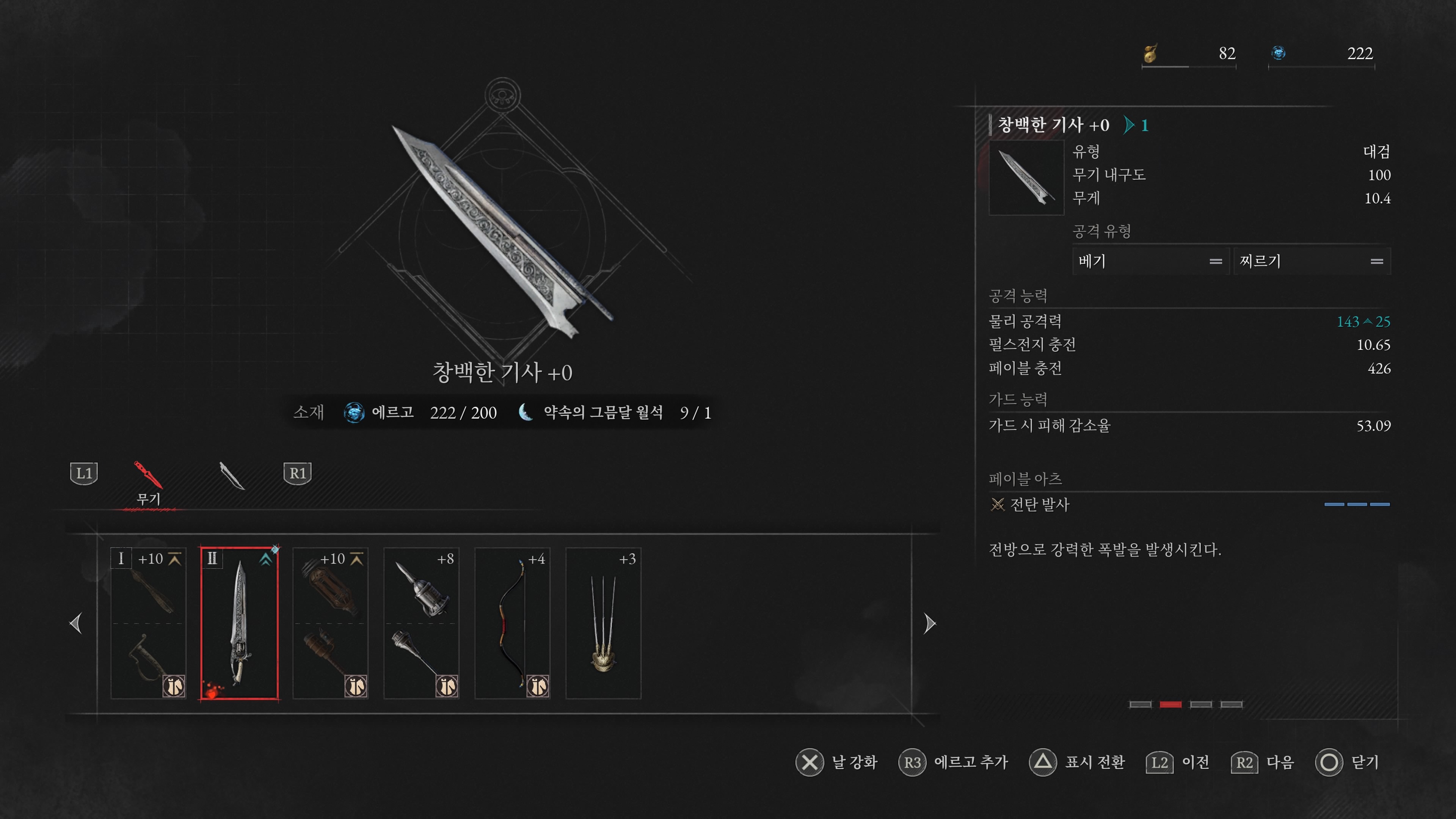This screenshot has width=1456, height=819.
Task: Select the +8 mace weapon slot
Action: coord(421,623)
